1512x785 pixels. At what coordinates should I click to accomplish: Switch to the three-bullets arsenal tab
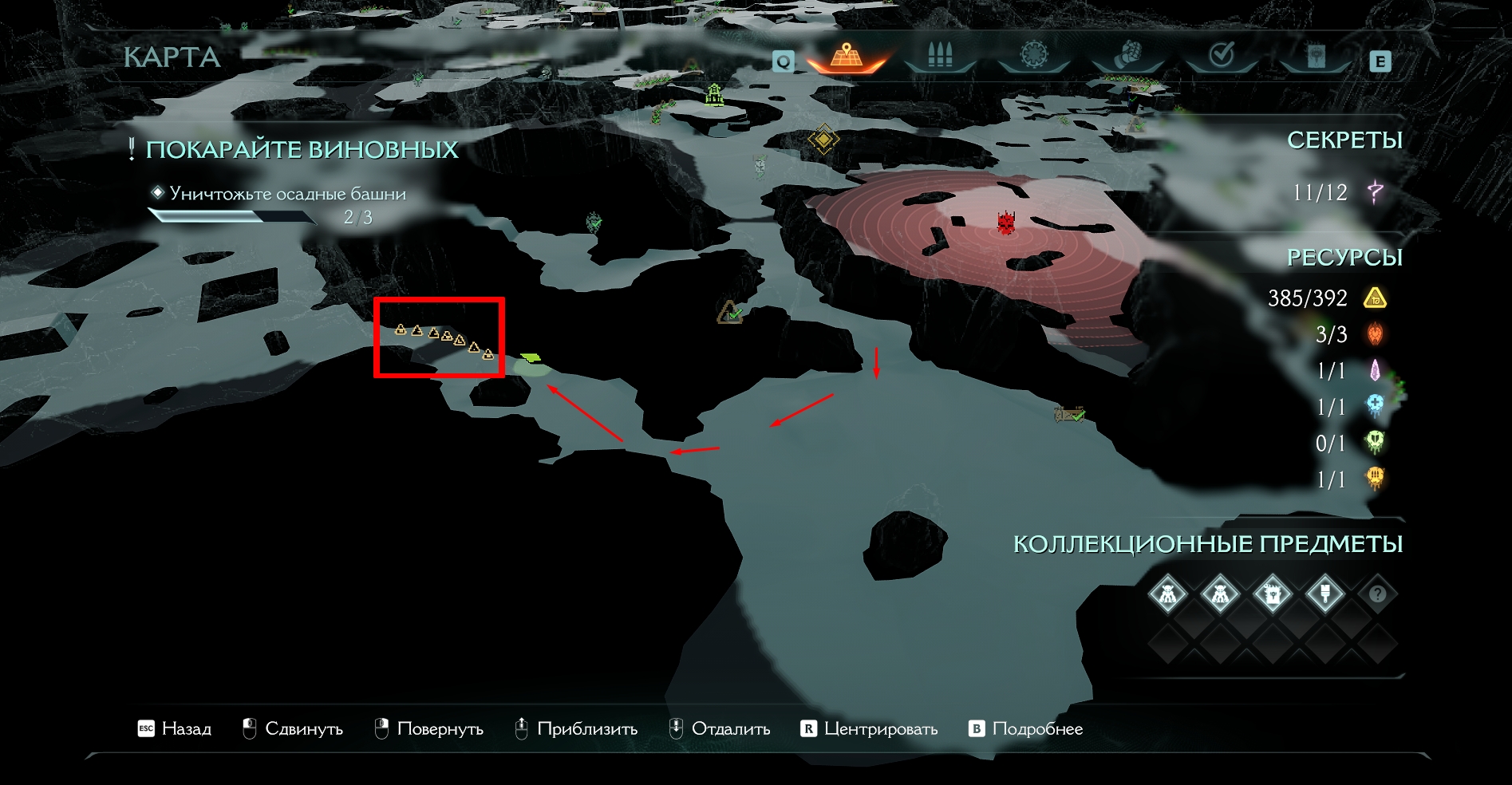[x=940, y=56]
